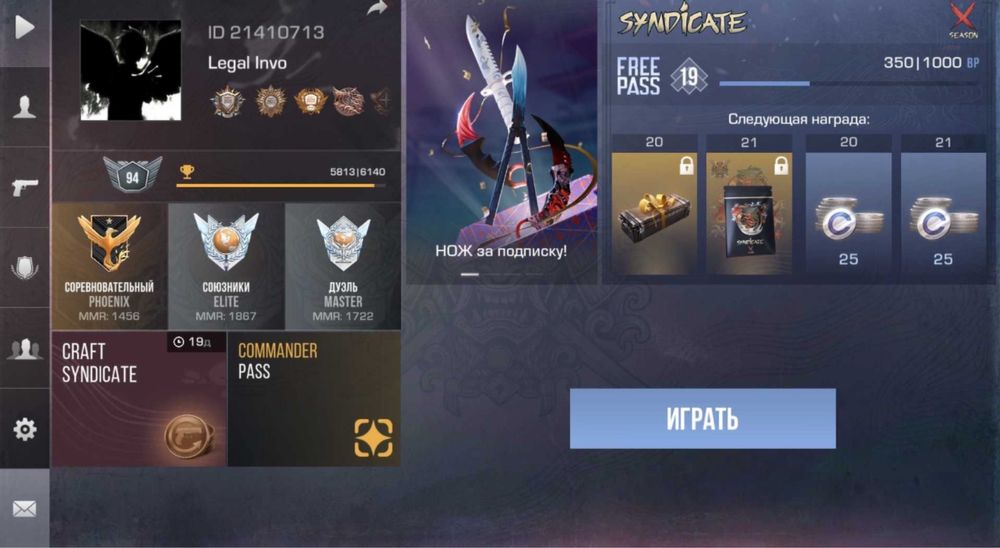
Task: Start a match with the ИГРАТЬ button
Action: click(702, 418)
